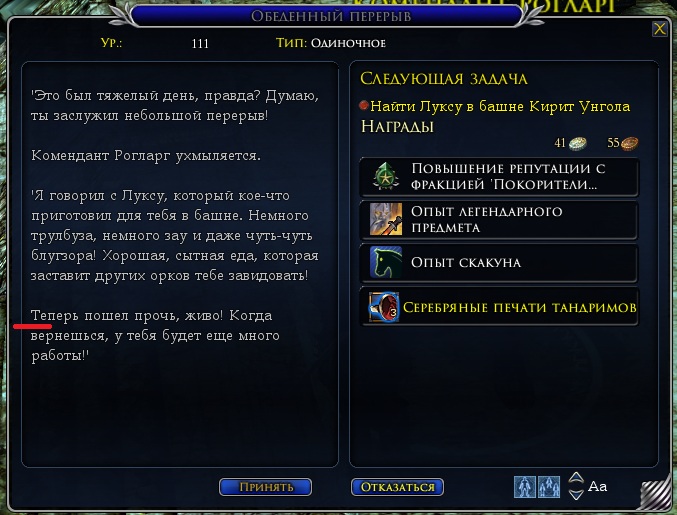Screen dimensions: 677x515
Task: Select the Опыт скакуна mount experience reward
Action: pyautogui.click(x=499, y=263)
